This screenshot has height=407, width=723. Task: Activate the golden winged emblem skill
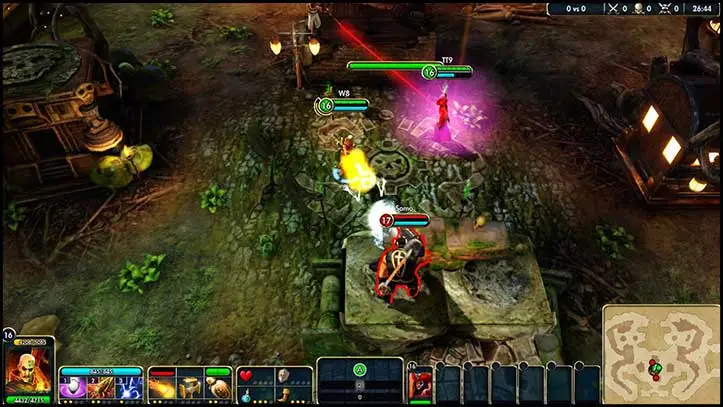coord(218,388)
